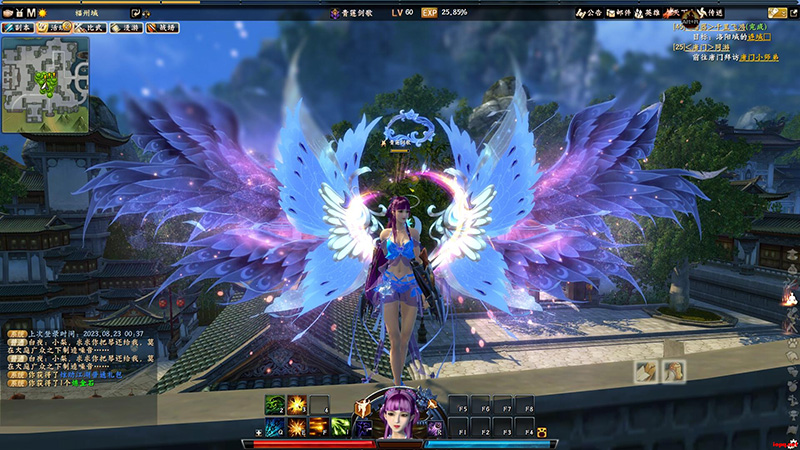Activate the green skill in slot 2
Screen dimensions: 800x450
pos(274,405)
